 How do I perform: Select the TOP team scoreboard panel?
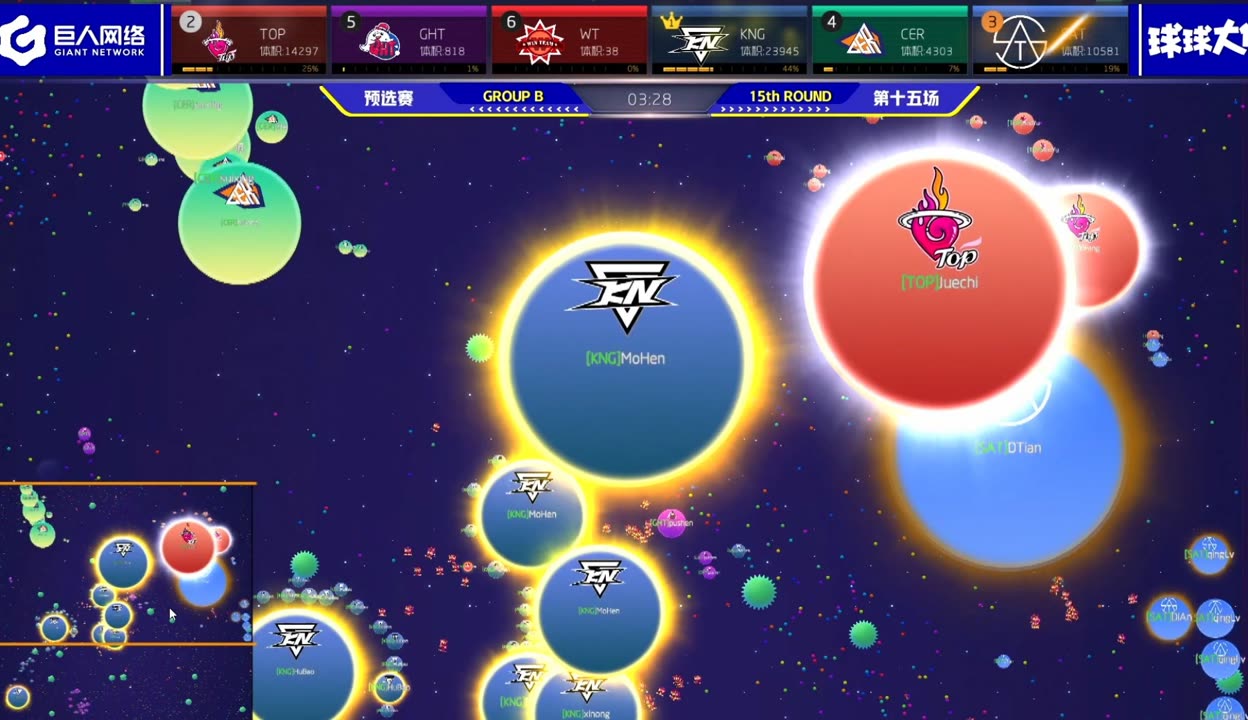pyautogui.click(x=249, y=40)
